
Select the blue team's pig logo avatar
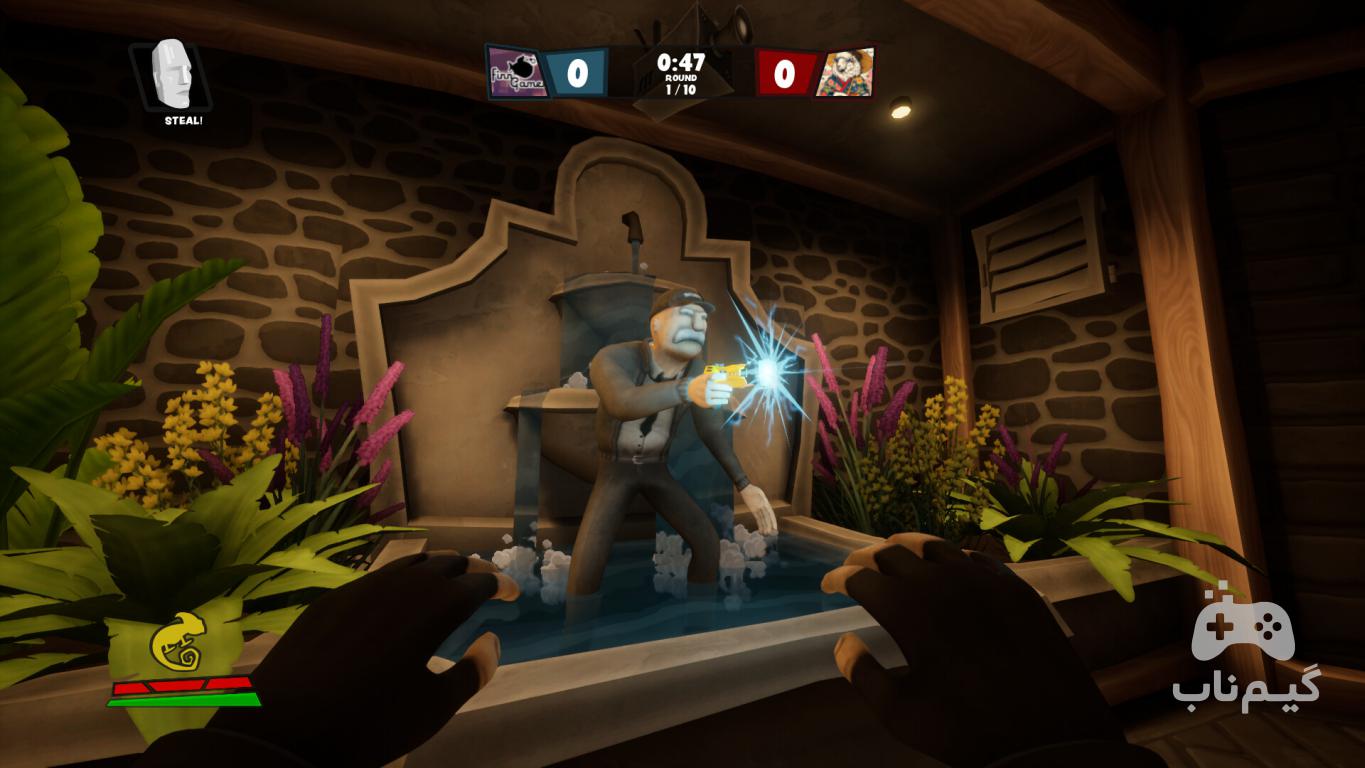(x=518, y=73)
